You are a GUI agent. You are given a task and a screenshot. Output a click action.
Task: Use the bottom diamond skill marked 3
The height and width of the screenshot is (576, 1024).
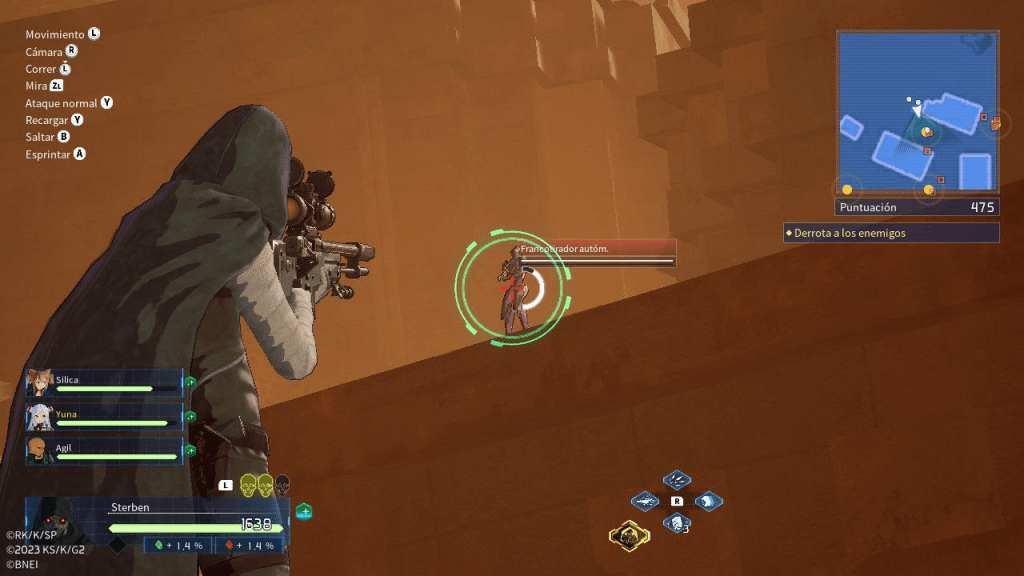(x=677, y=522)
